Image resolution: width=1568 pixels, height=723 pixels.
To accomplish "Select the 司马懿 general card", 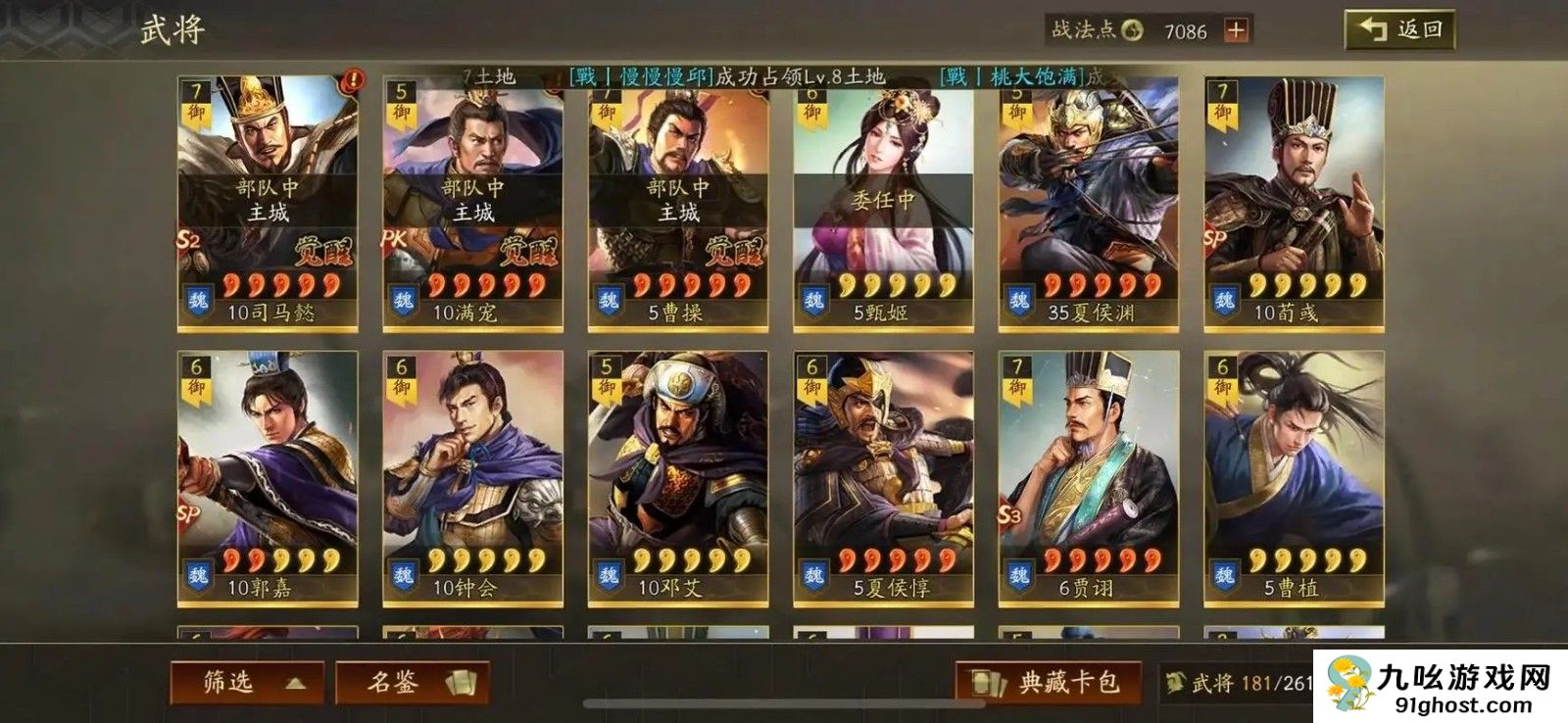I will pyautogui.click(x=268, y=204).
